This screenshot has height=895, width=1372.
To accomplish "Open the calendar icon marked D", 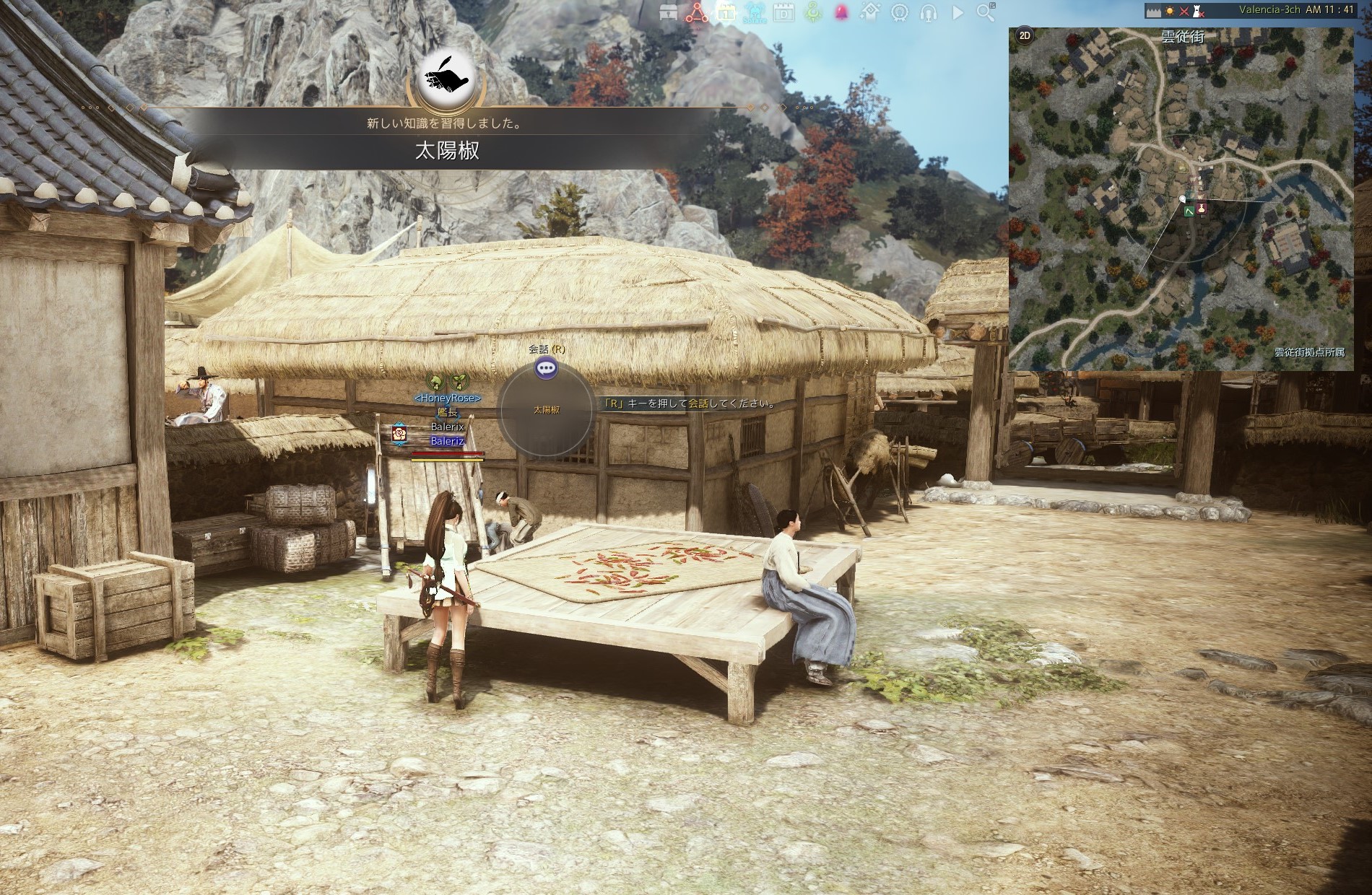I will point(783,12).
